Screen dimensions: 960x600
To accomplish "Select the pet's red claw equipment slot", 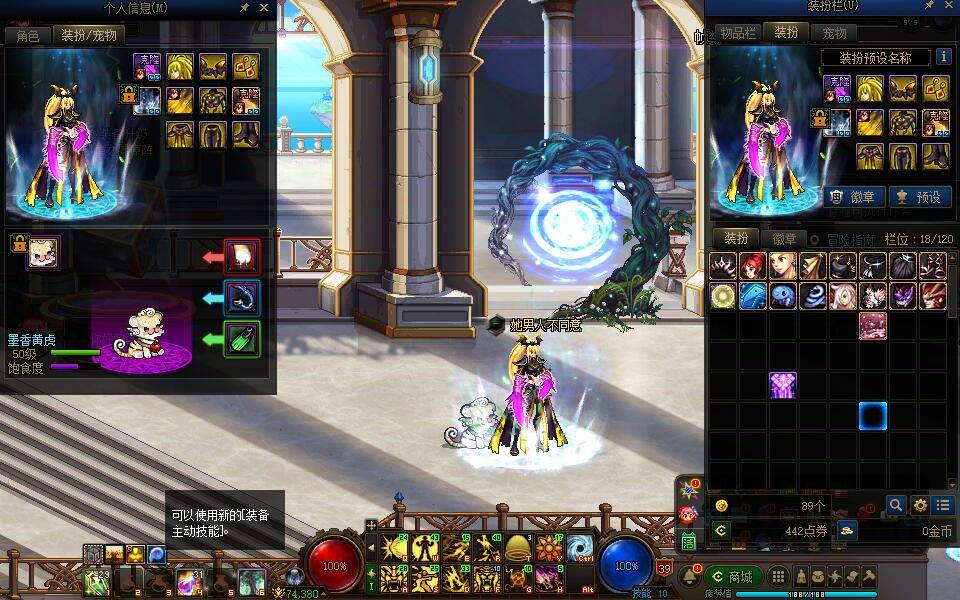I will pyautogui.click(x=241, y=257).
